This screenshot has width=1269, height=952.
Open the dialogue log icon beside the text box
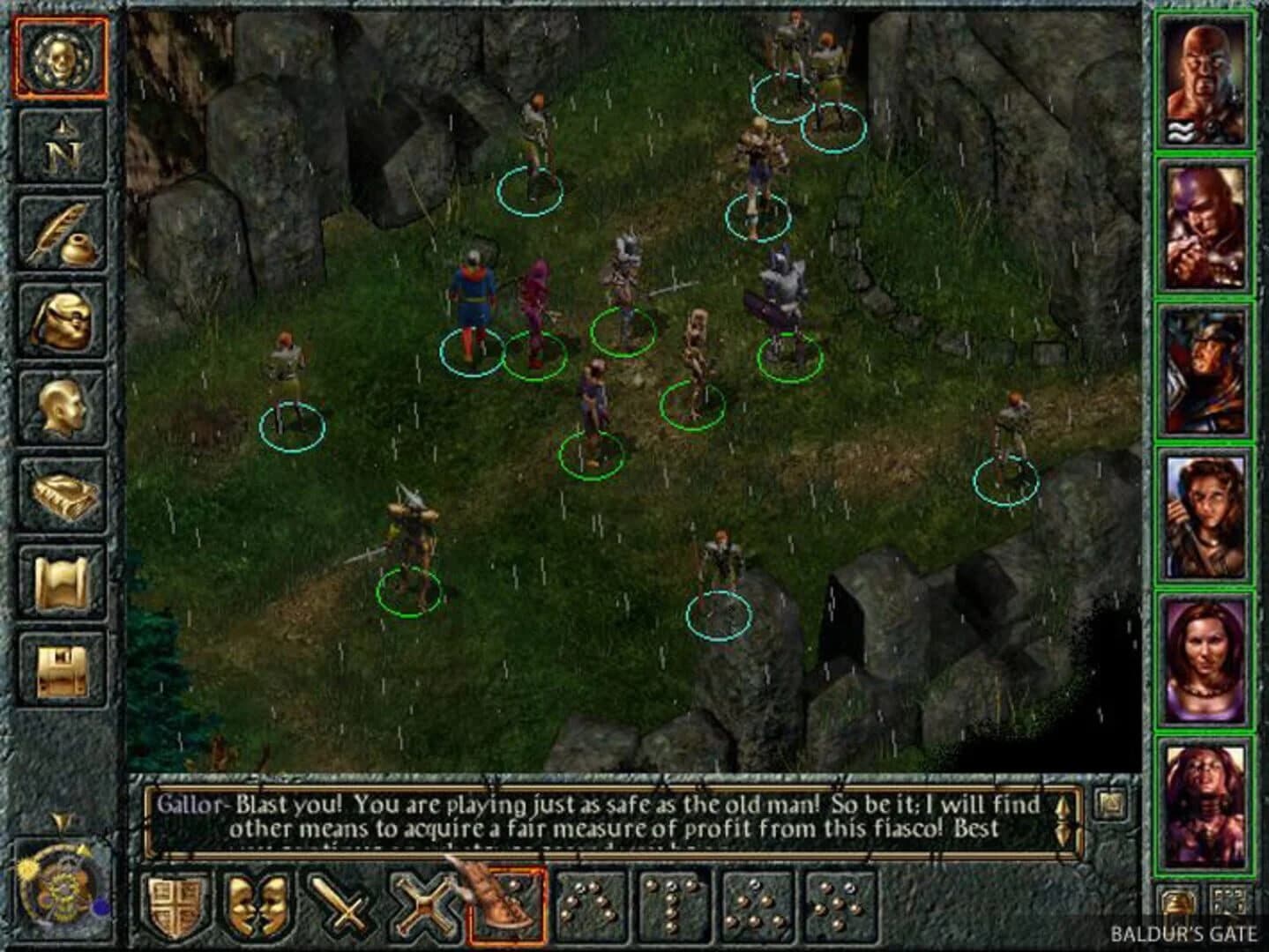pos(1109,804)
